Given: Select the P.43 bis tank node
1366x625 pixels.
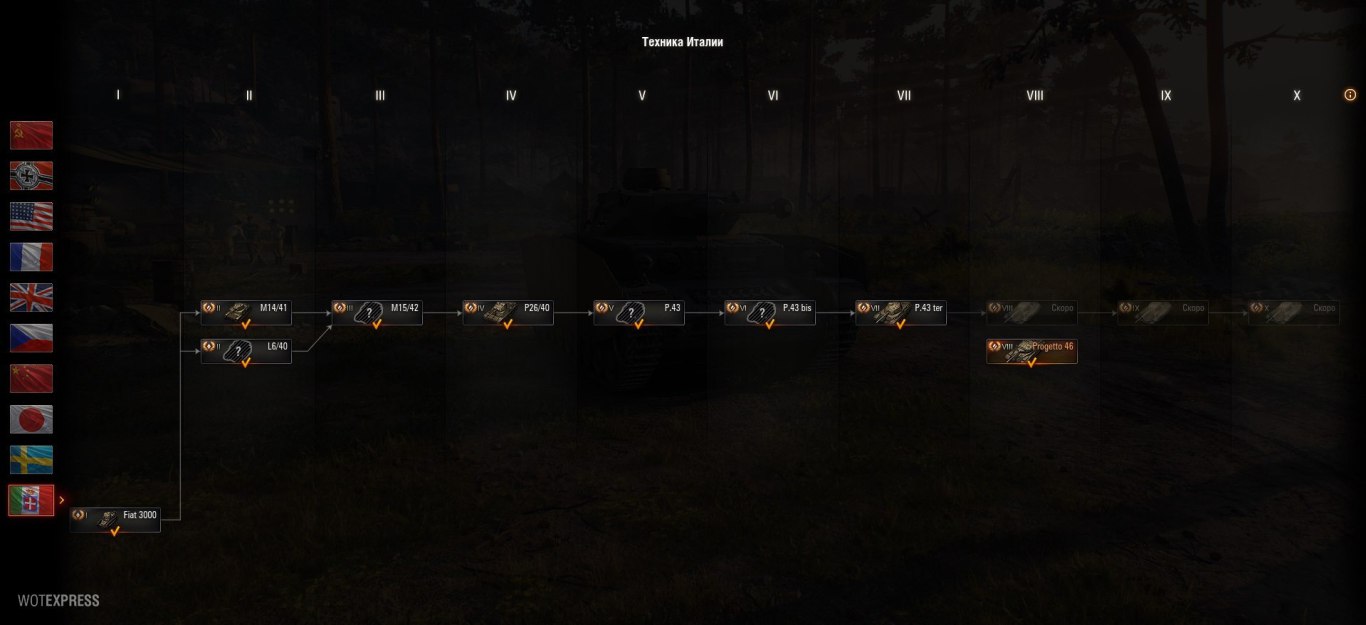Looking at the screenshot, I should (770, 312).
